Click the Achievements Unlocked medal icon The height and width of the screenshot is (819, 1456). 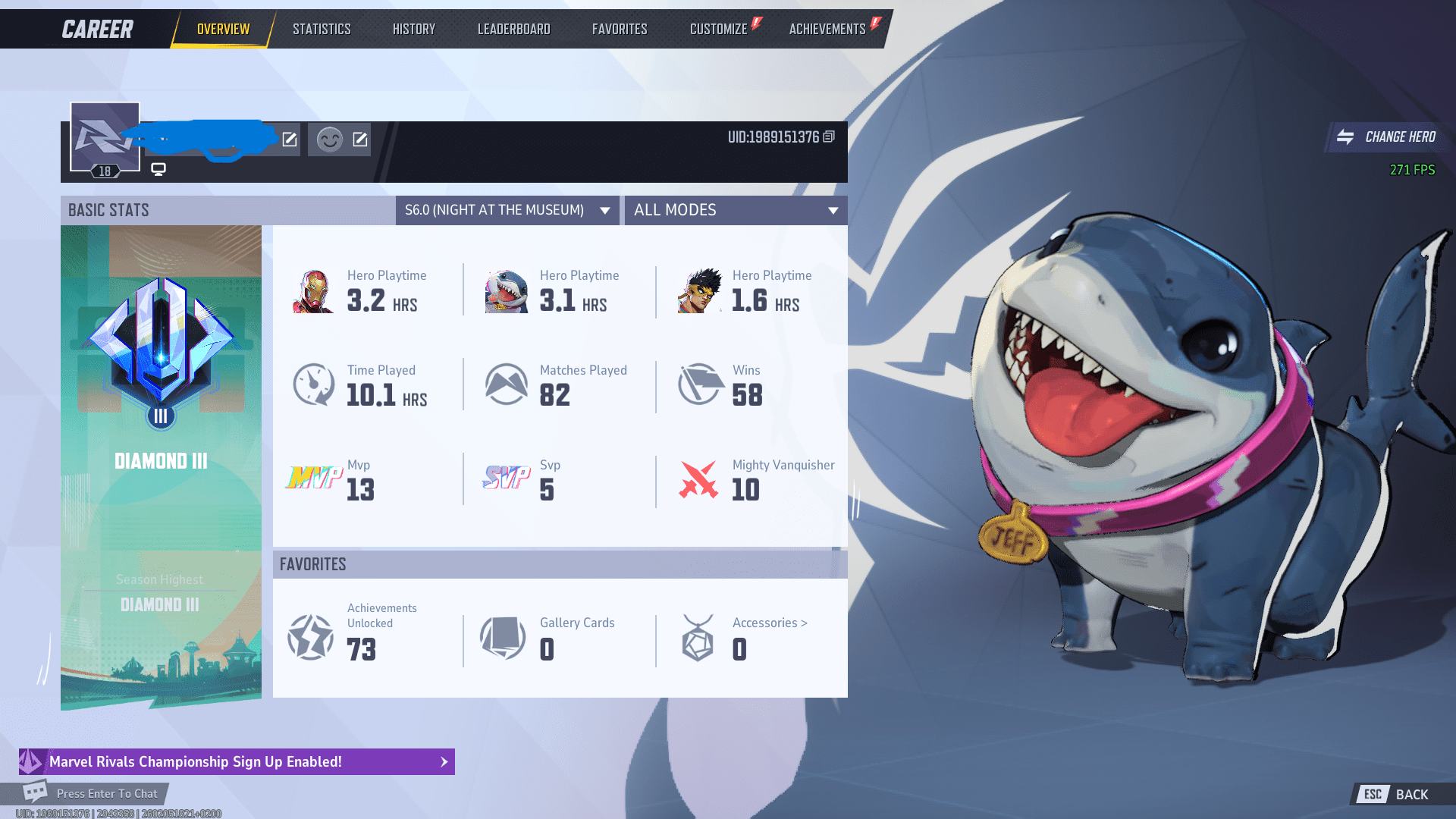[x=311, y=638]
